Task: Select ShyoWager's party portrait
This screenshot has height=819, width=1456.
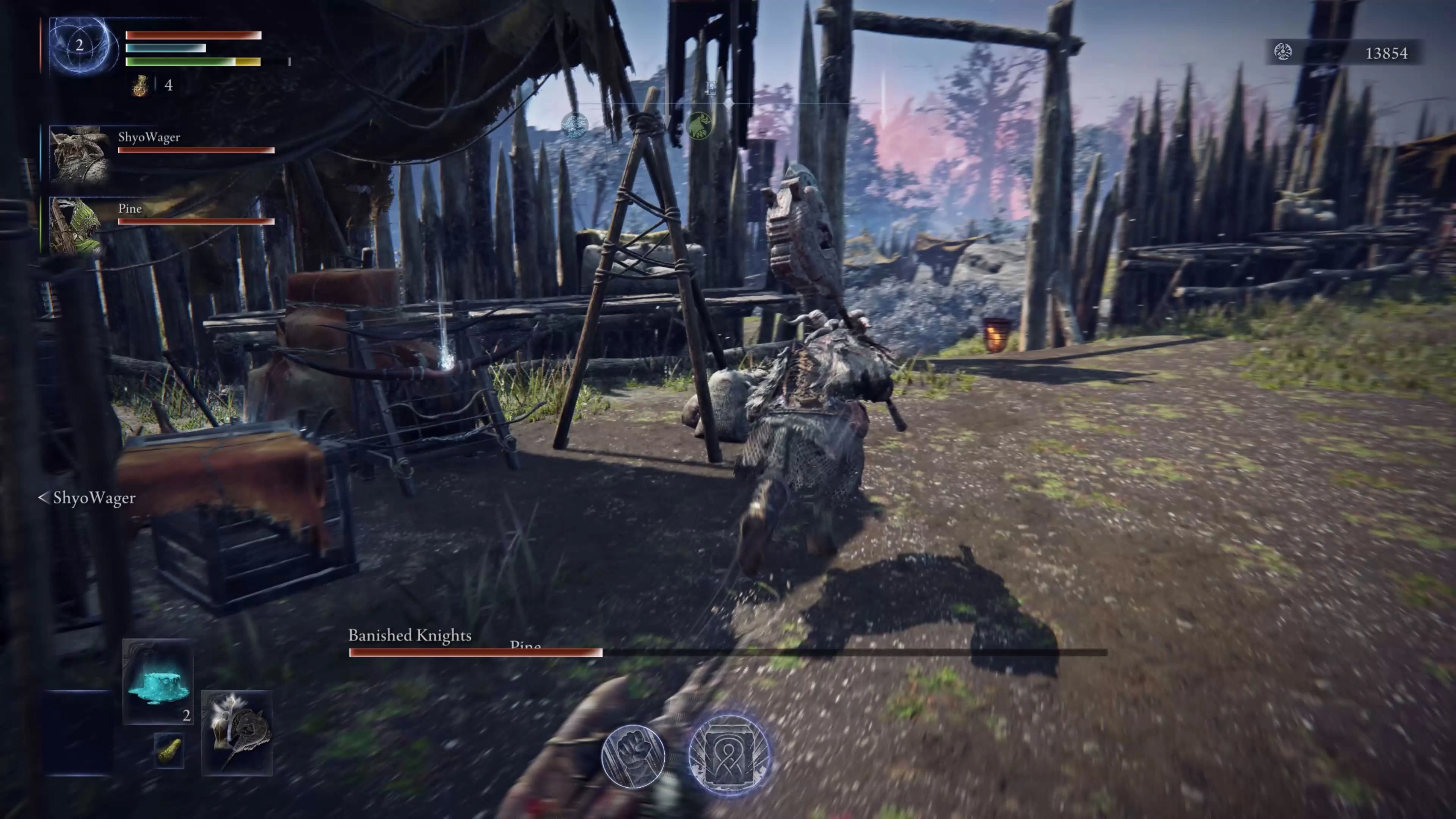Action: tap(80, 153)
